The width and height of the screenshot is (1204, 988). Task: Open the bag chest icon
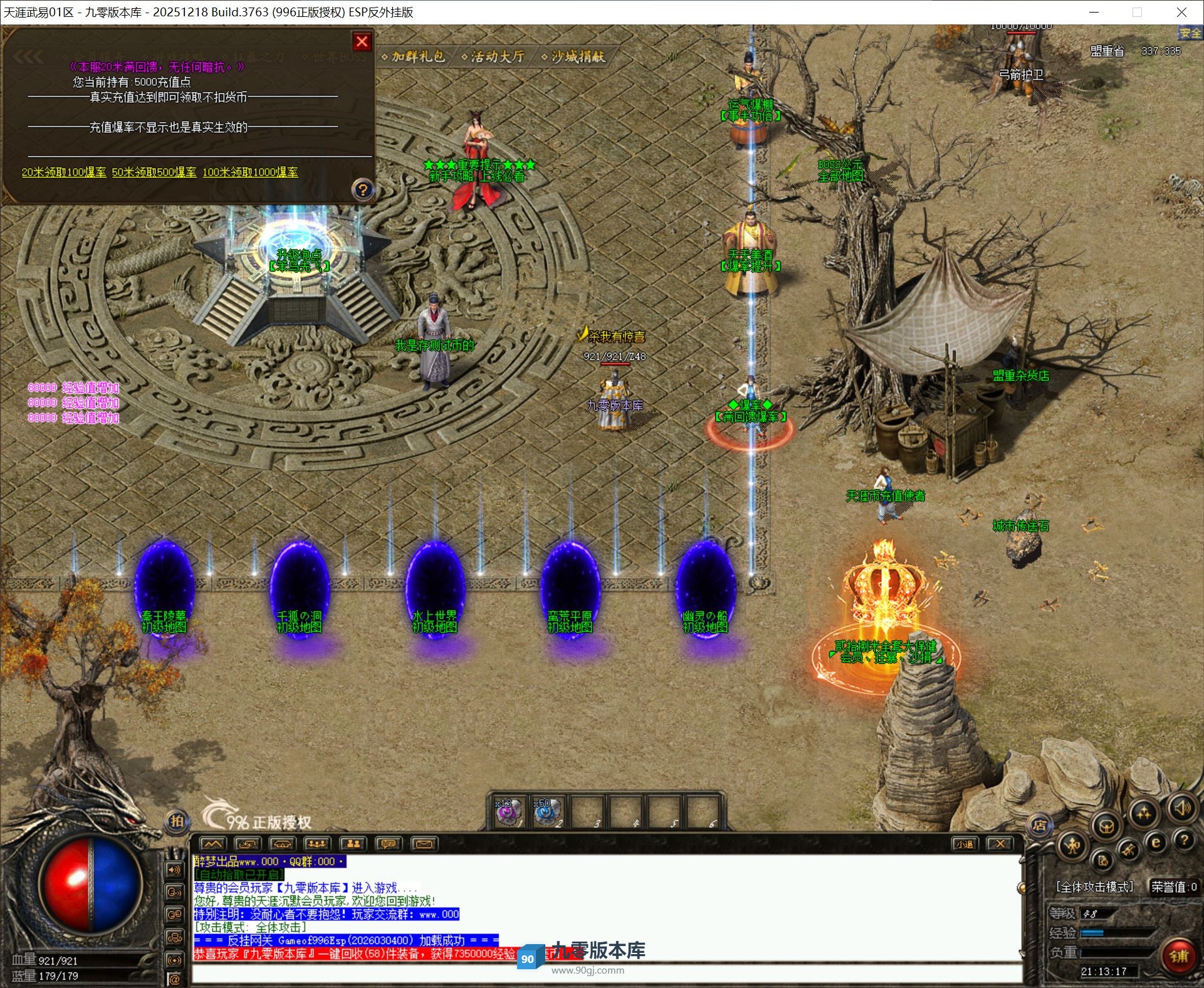(x=1106, y=827)
